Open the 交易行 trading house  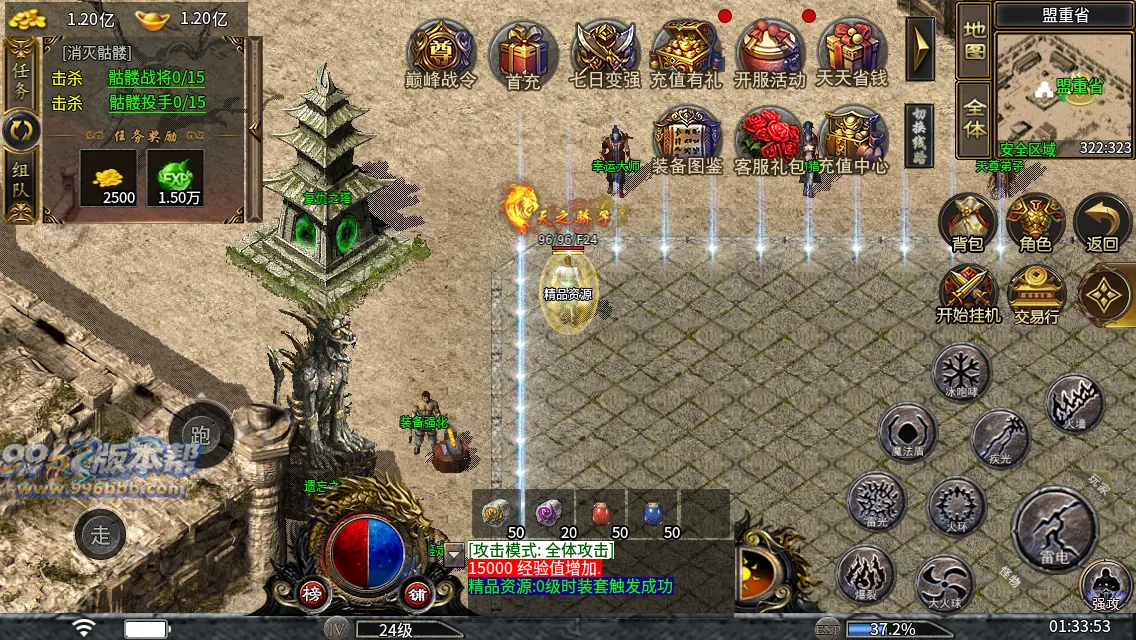(x=1036, y=294)
